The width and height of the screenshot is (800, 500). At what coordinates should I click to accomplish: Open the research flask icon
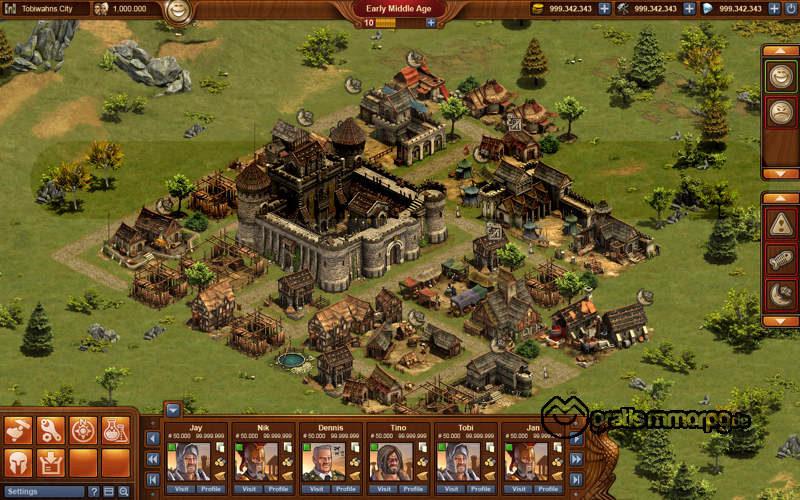(x=115, y=430)
